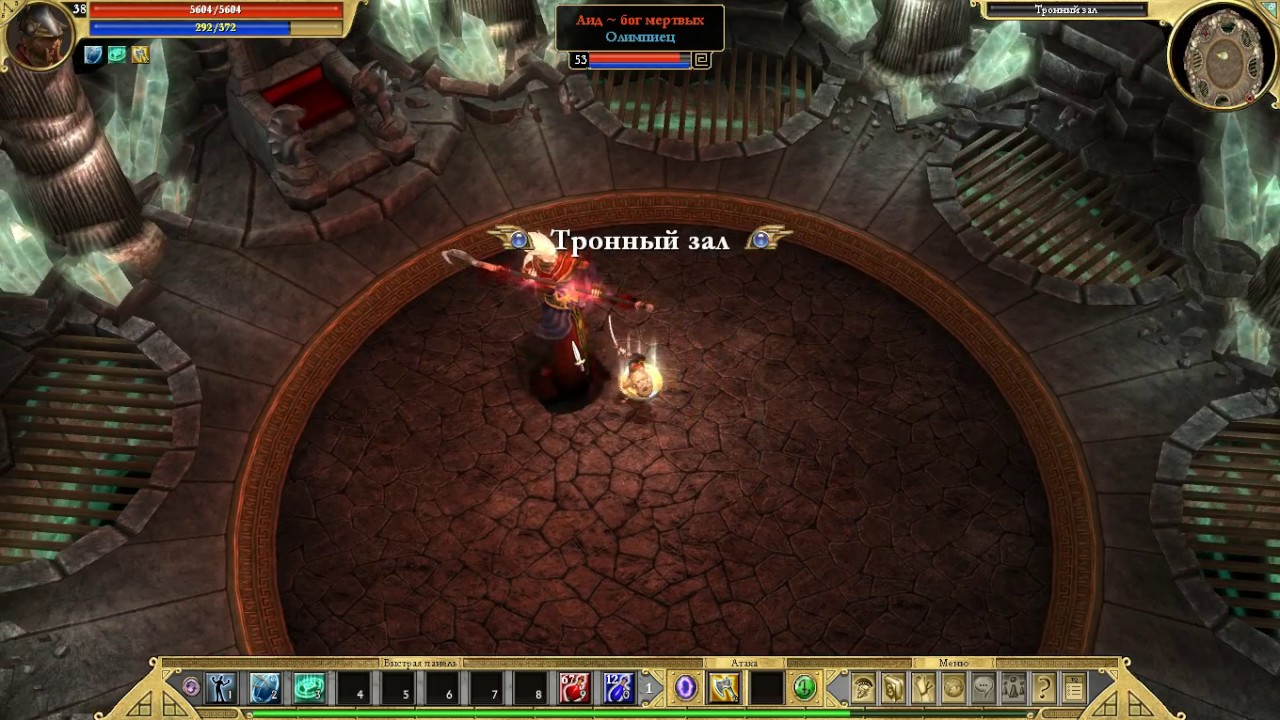1280x720 pixels.
Task: Use the red health potion slot
Action: 574,688
